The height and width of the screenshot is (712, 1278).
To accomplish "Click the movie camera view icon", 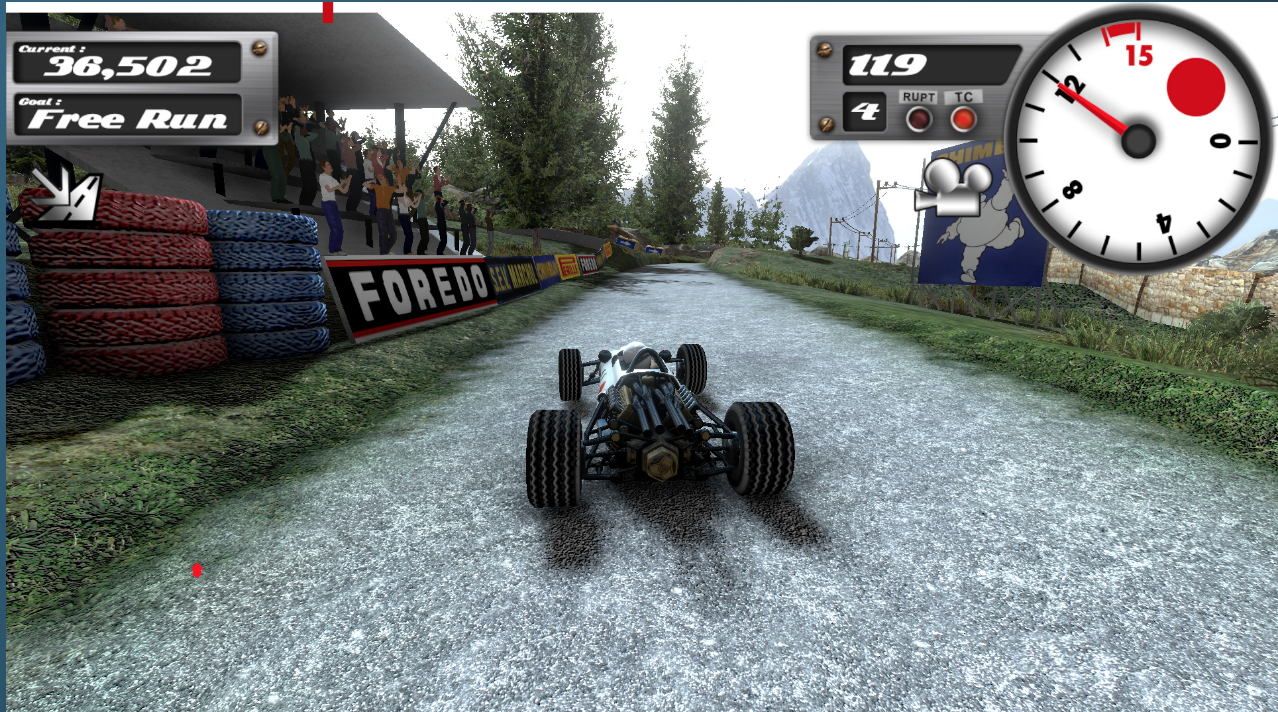I will tap(952, 188).
